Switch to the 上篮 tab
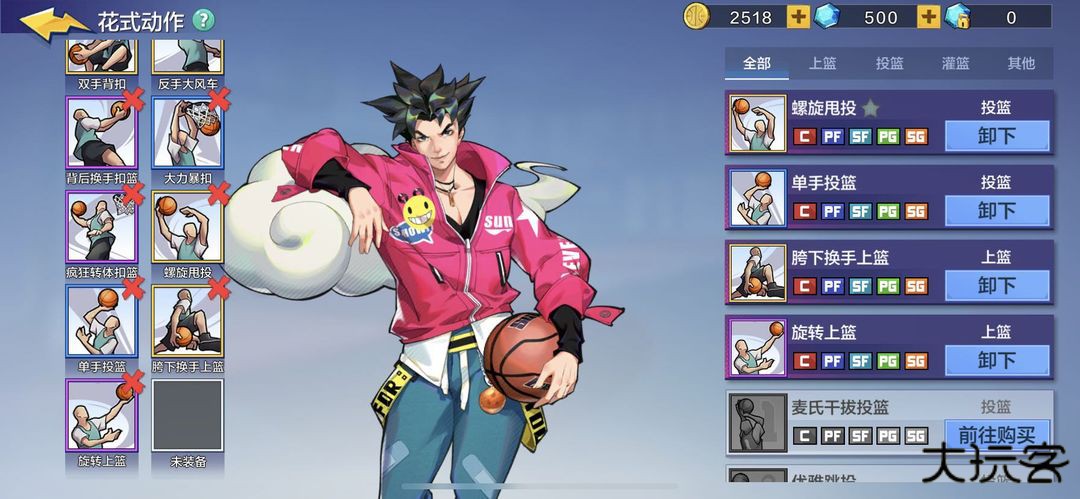The height and width of the screenshot is (499, 1080). click(823, 63)
